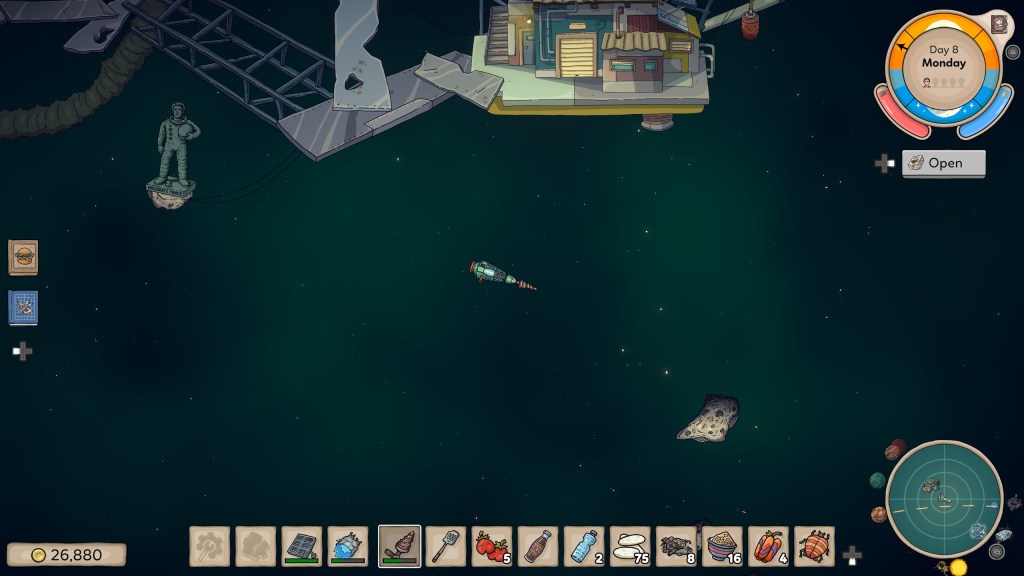1024x576 pixels.
Task: Choose the tomatoes slot in the hotbar
Action: point(492,546)
